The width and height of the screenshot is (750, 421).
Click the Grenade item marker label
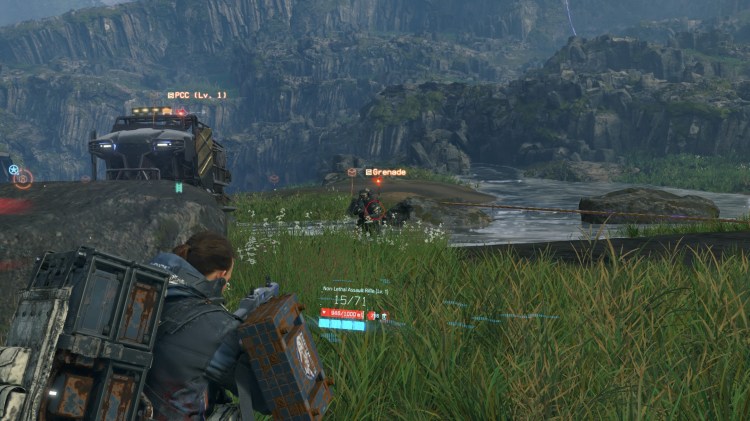coord(386,172)
